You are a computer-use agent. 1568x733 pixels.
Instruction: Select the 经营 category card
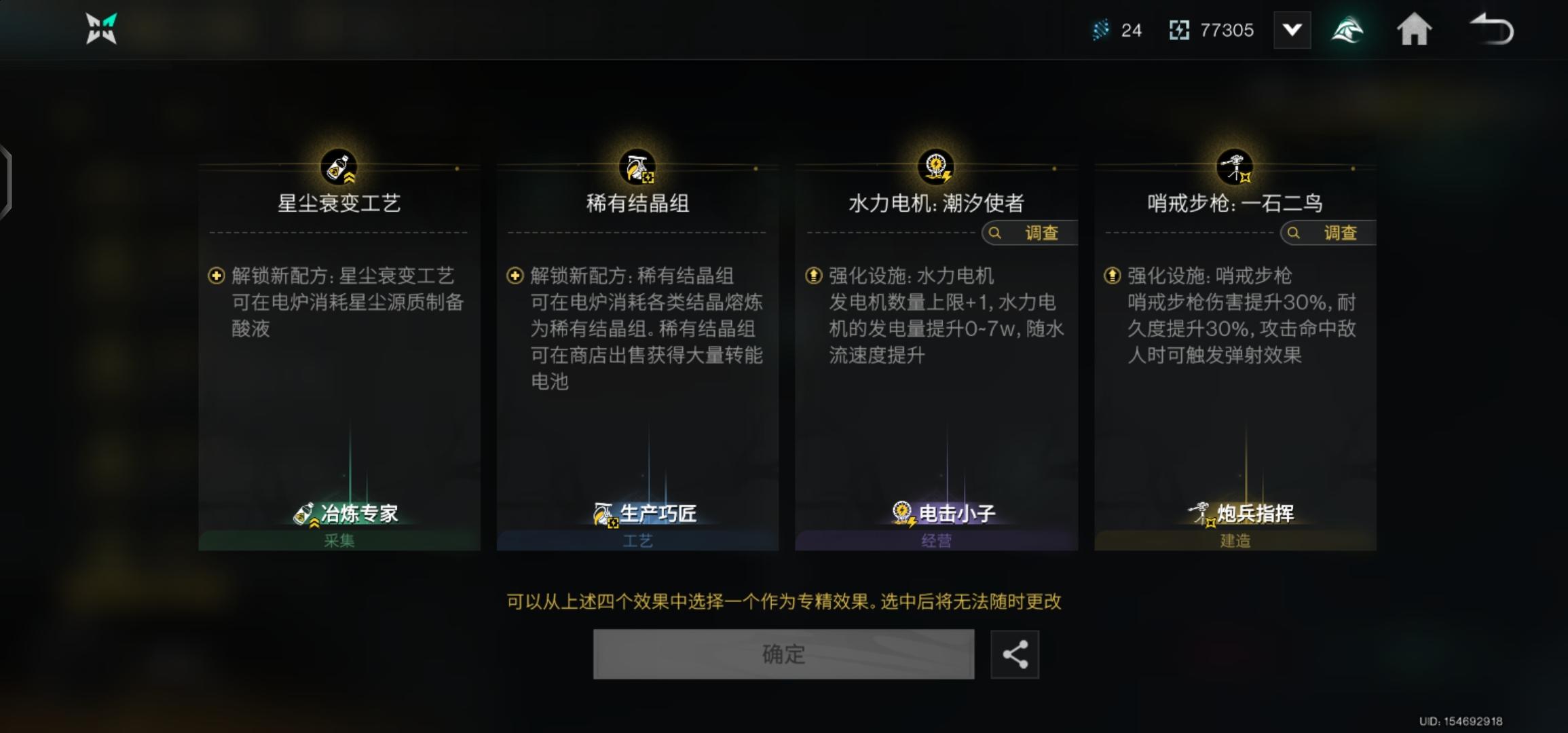(x=935, y=541)
